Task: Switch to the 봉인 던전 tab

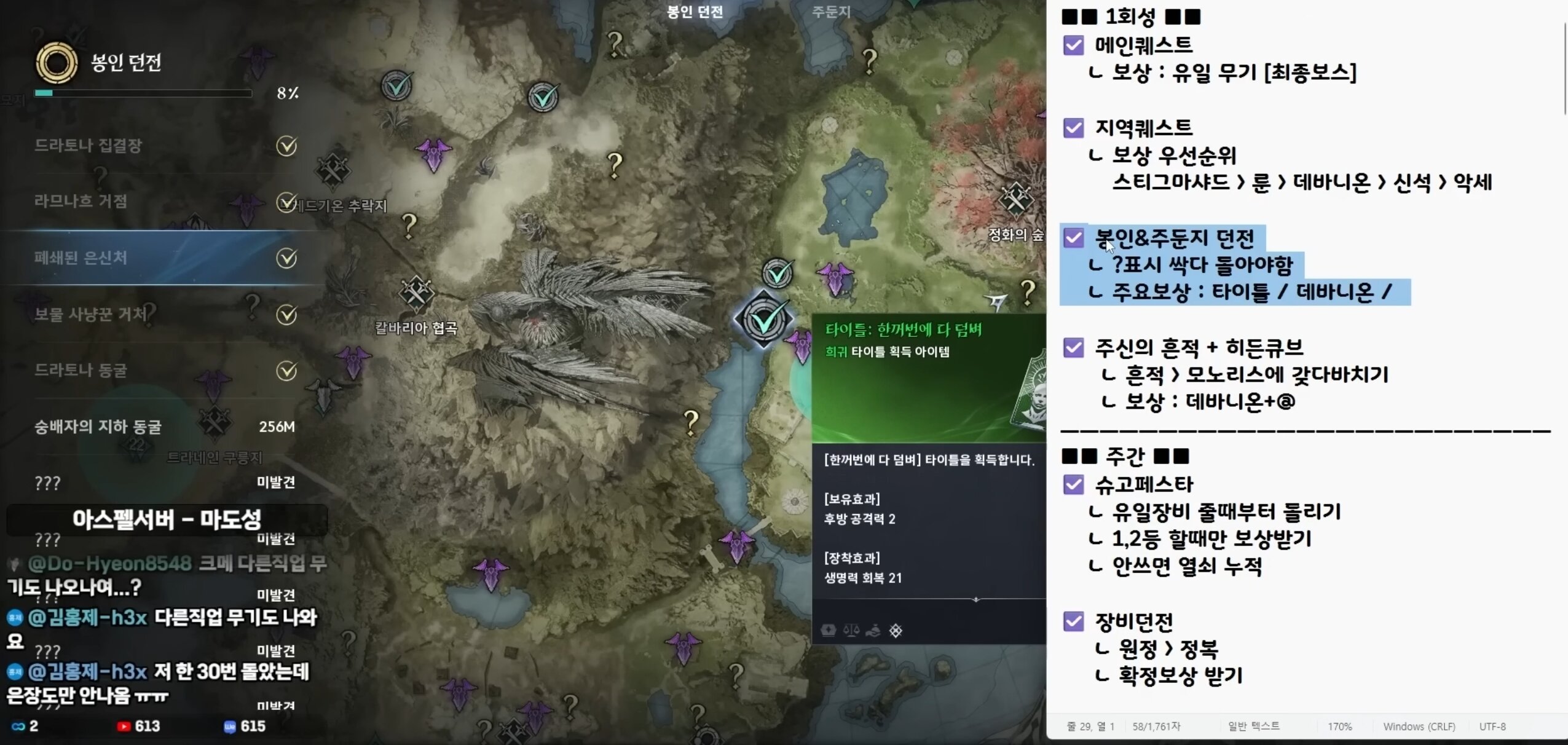Action: pyautogui.click(x=695, y=12)
